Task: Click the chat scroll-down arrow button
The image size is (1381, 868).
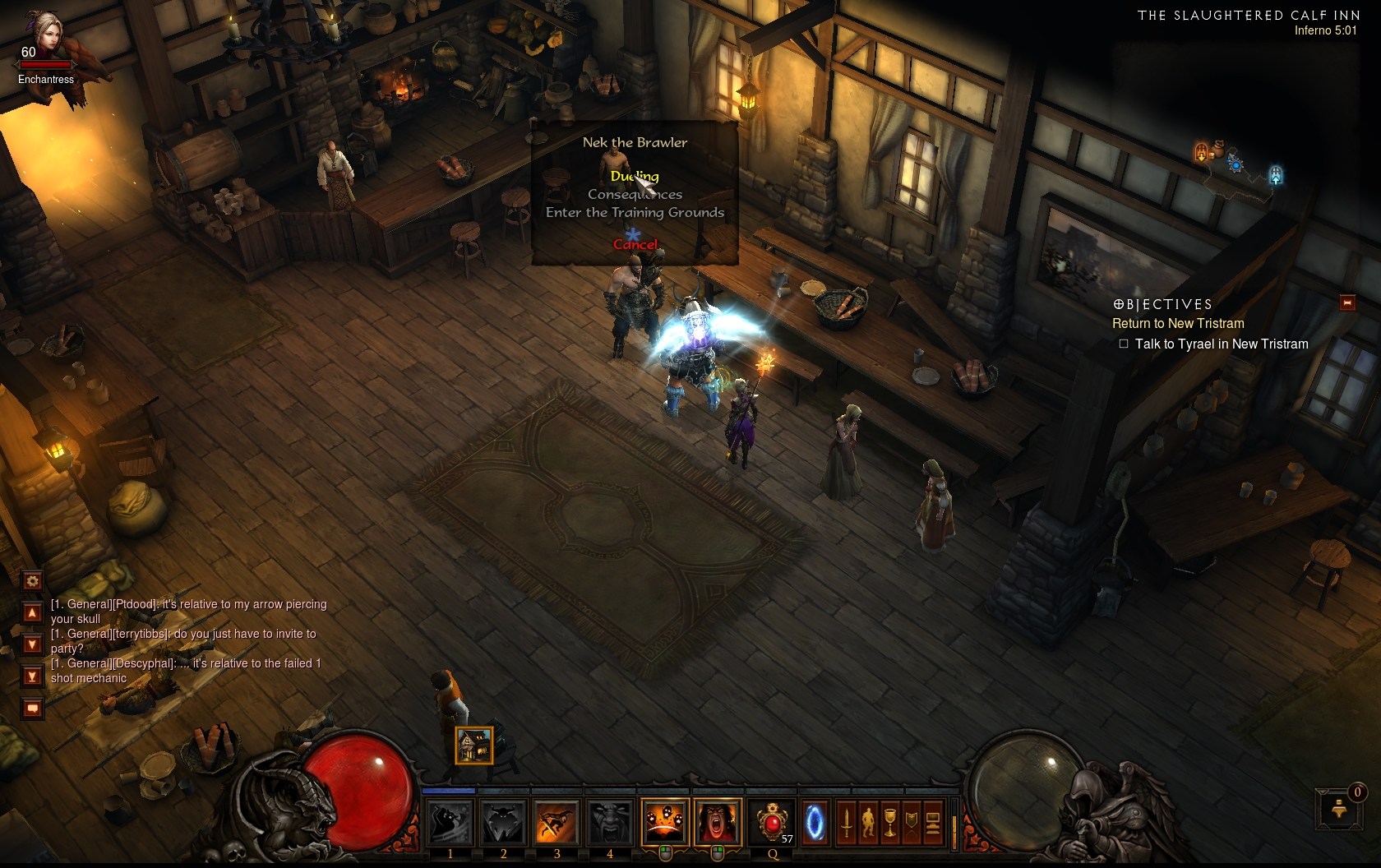Action: click(x=32, y=645)
